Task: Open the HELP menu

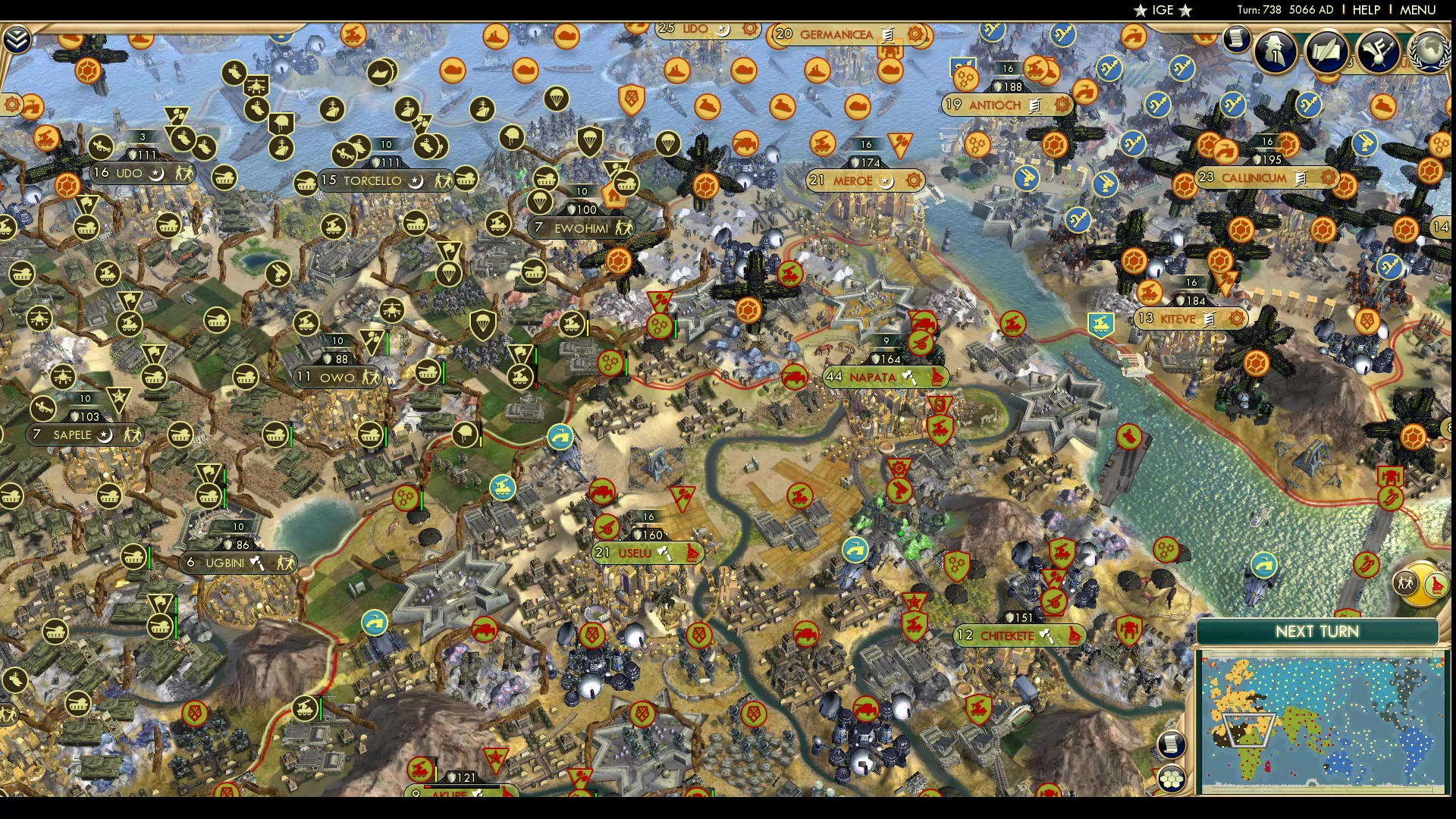Action: pyautogui.click(x=1366, y=9)
